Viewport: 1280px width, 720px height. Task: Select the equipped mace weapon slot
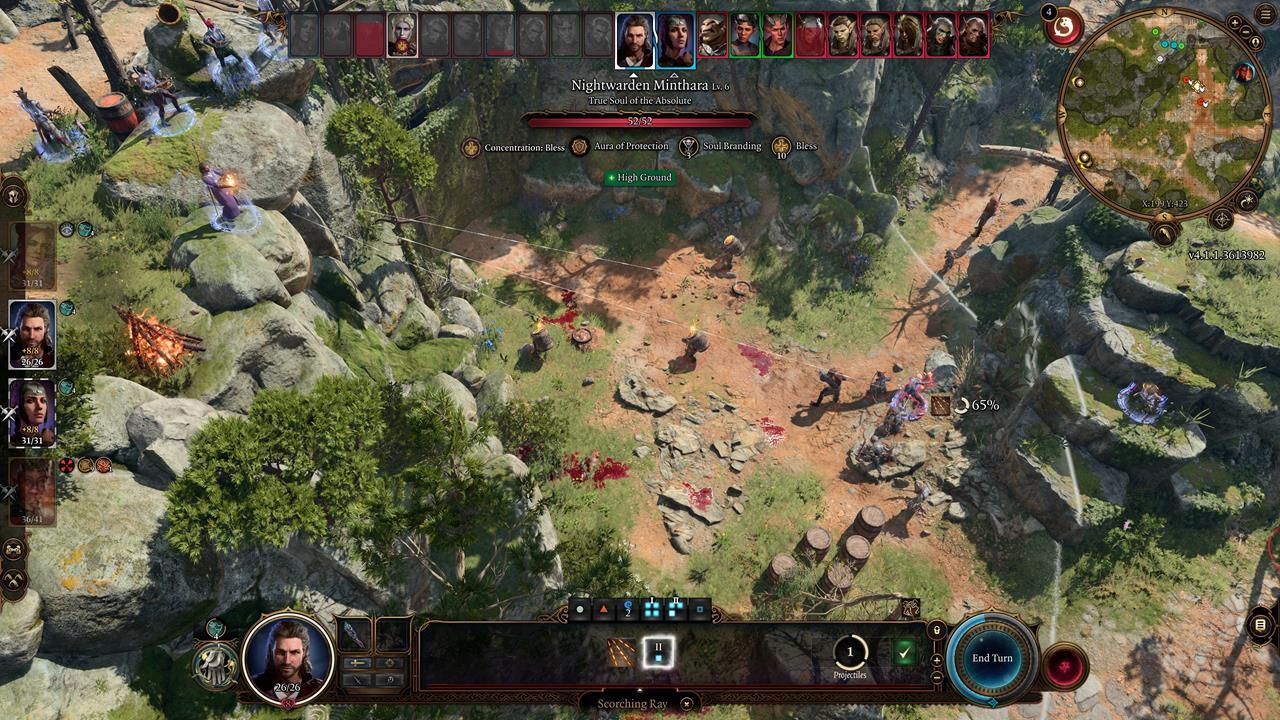(356, 636)
